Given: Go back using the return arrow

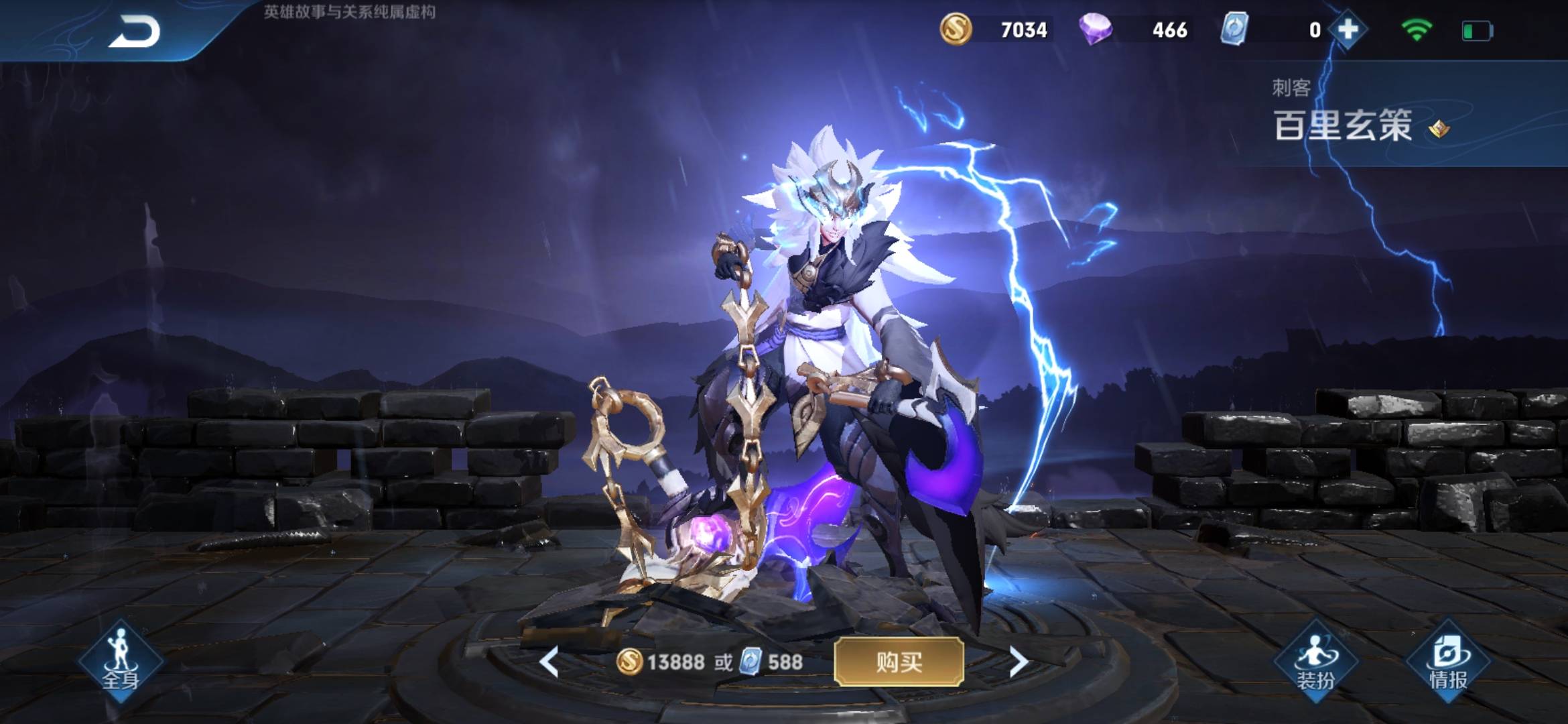Looking at the screenshot, I should (134, 32).
